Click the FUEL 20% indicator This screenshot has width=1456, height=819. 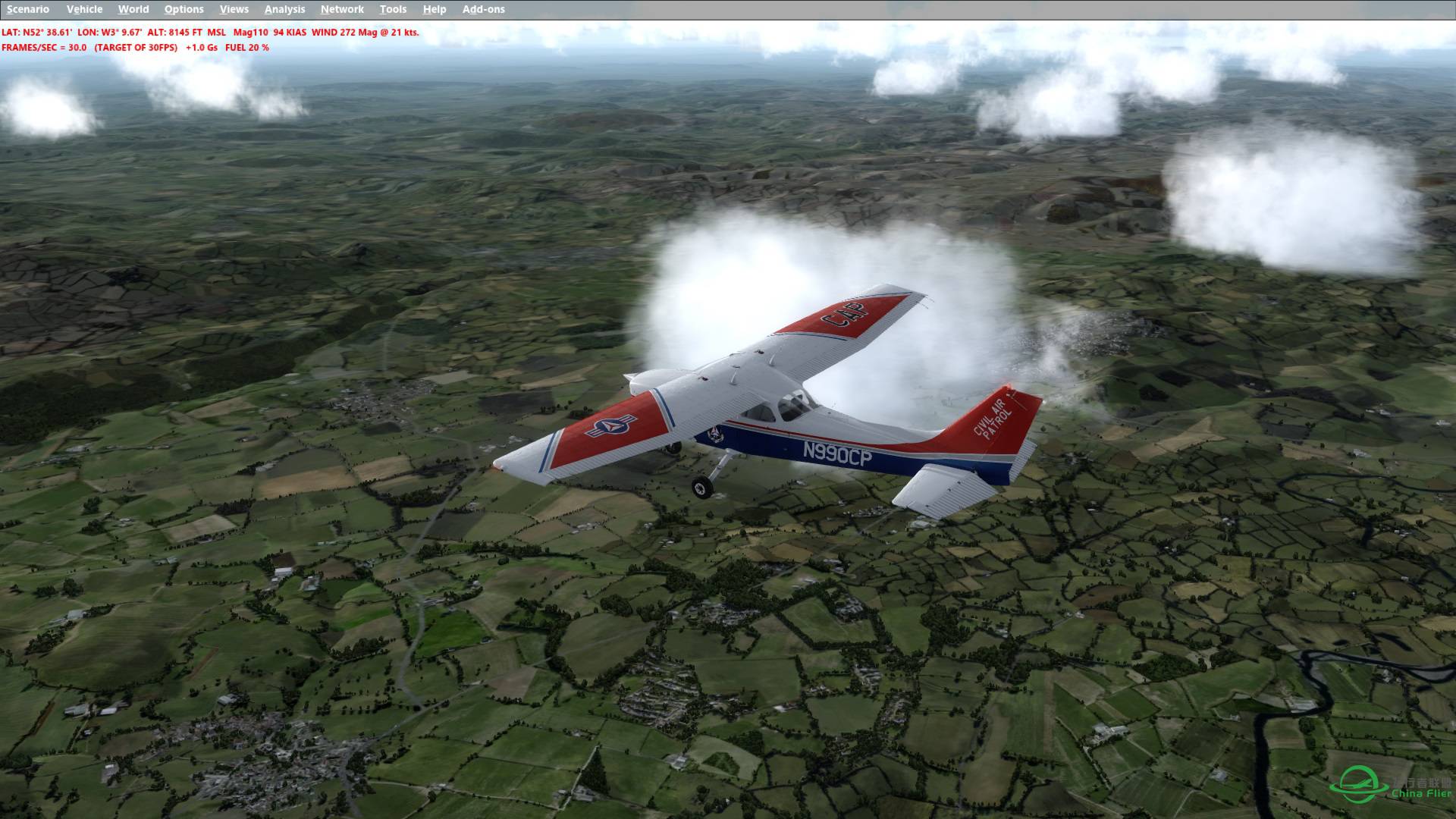click(x=246, y=47)
